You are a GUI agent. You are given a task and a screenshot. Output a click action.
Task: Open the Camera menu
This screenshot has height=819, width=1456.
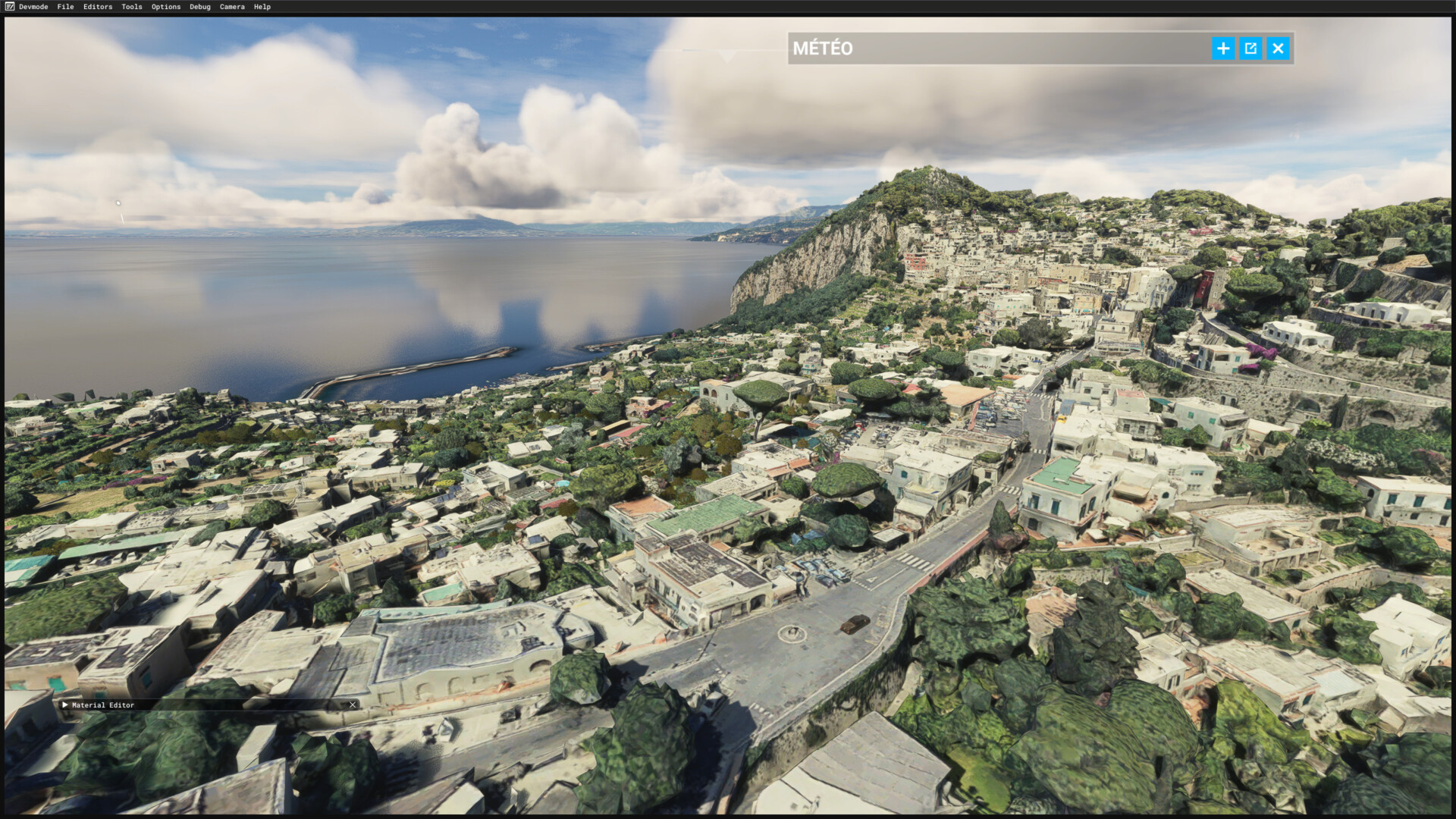click(232, 7)
